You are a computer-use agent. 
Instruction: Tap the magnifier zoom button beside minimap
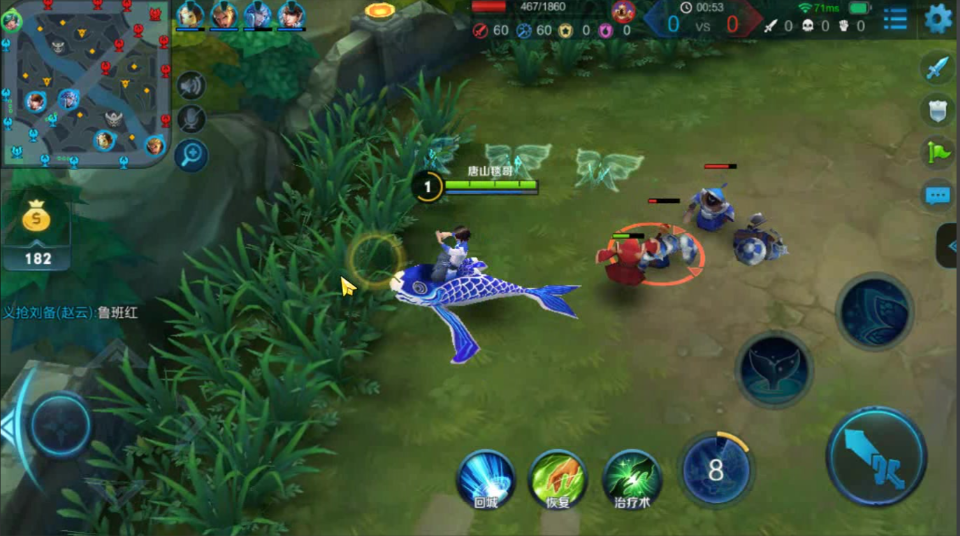[x=190, y=154]
